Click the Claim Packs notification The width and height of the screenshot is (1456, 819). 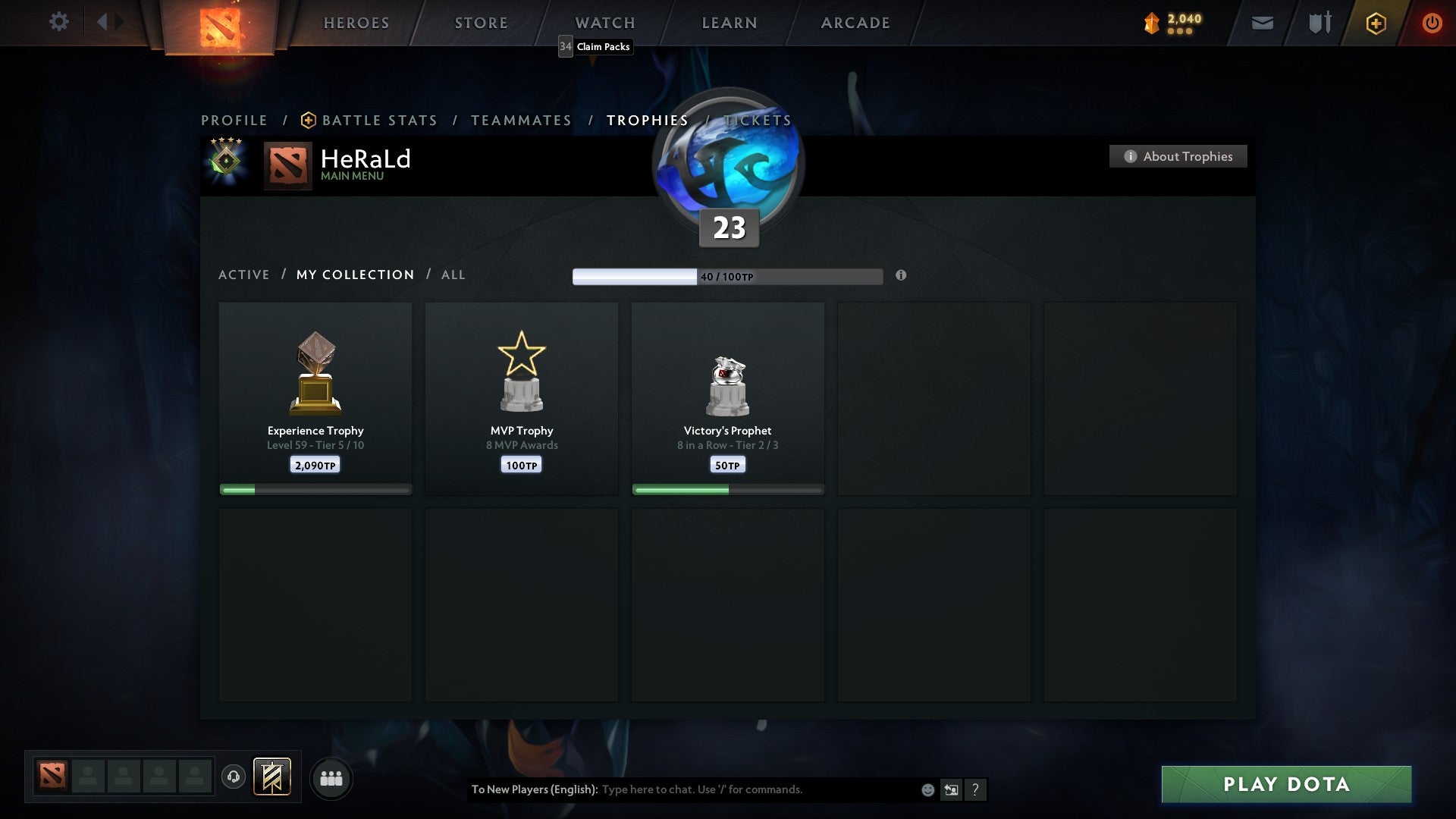coord(594,47)
